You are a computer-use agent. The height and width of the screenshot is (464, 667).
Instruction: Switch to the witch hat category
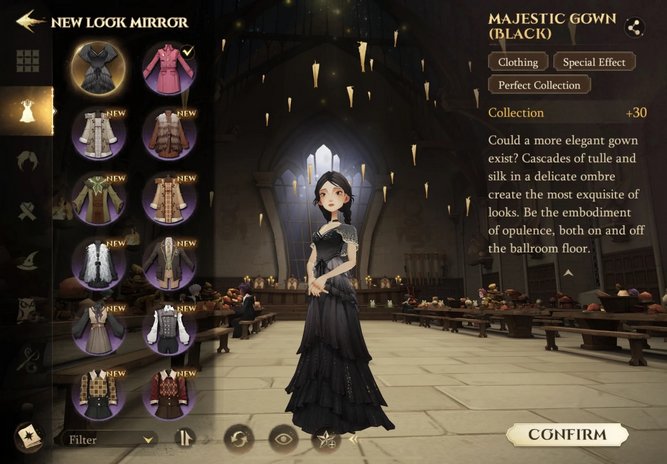28,261
